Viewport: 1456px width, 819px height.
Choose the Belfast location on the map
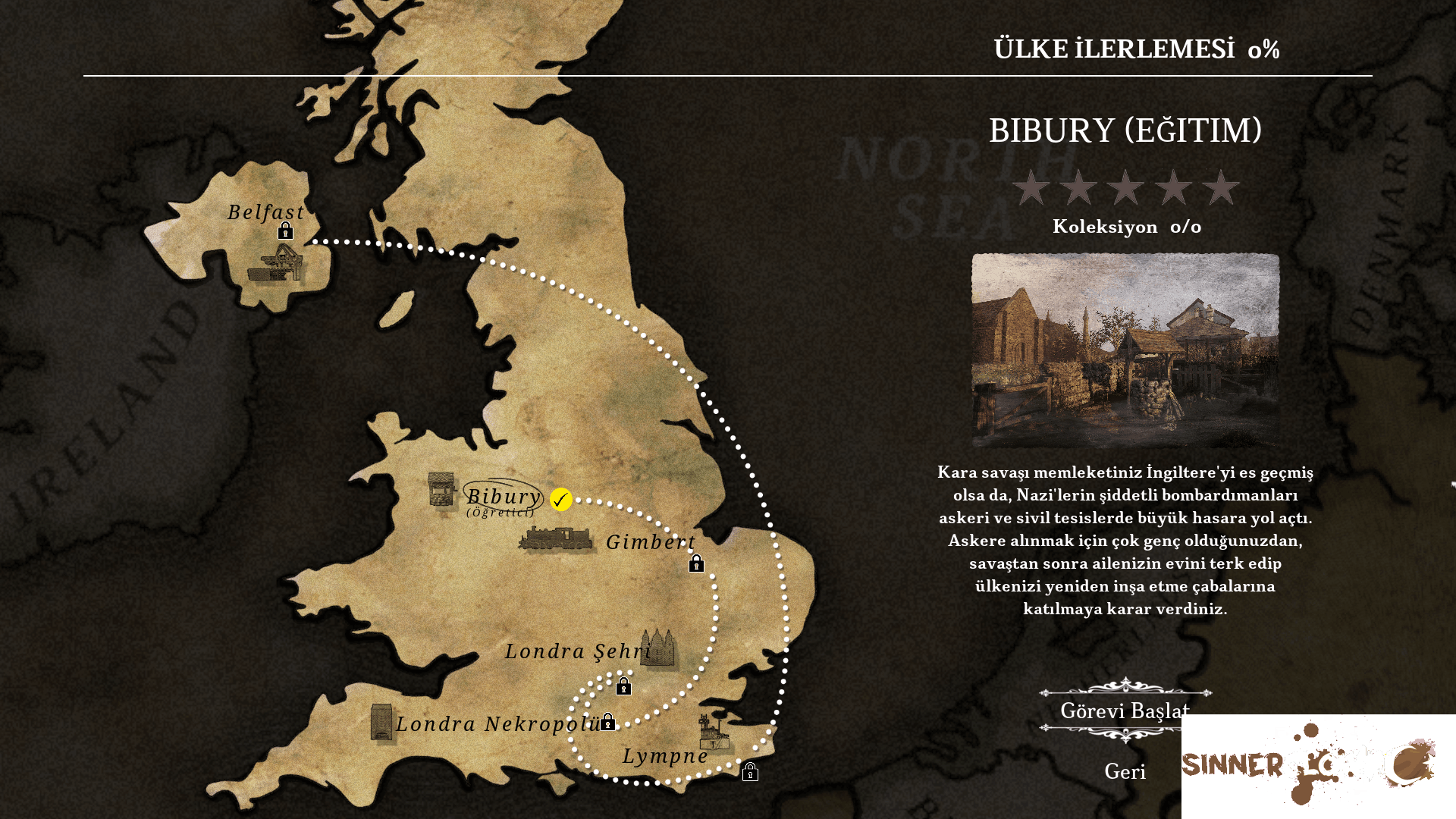point(266,212)
